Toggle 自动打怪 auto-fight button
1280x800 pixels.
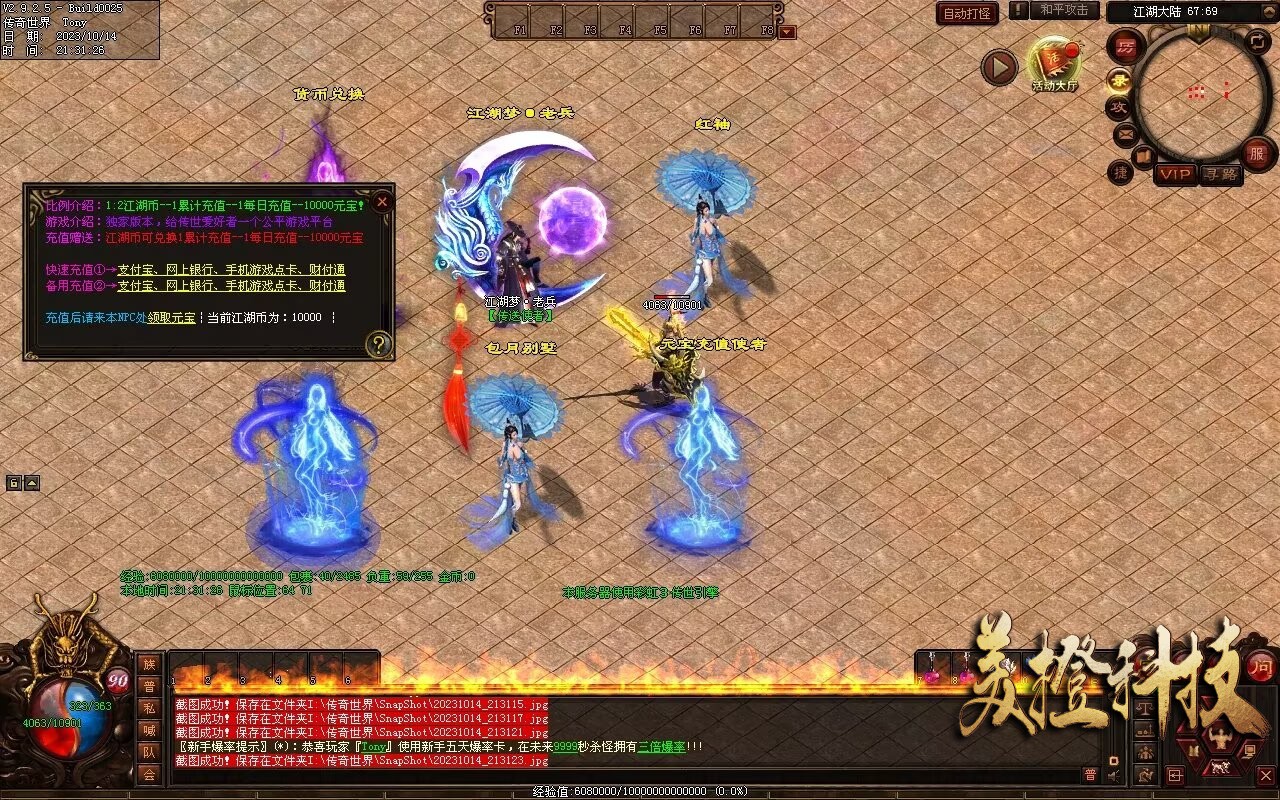(967, 14)
